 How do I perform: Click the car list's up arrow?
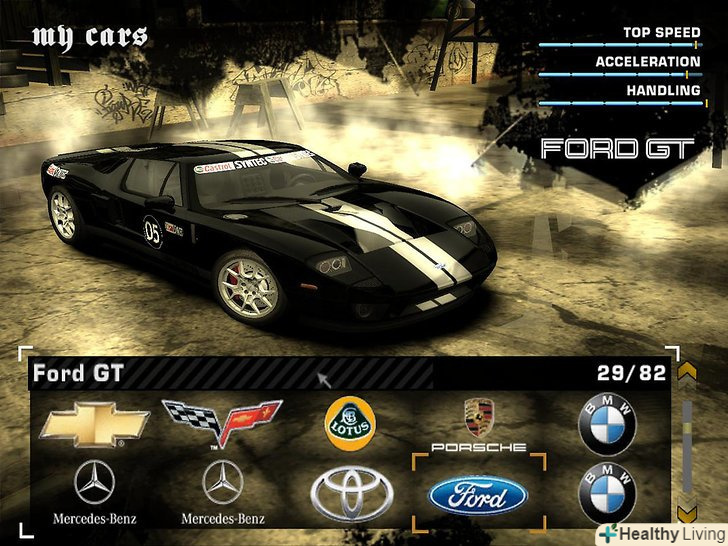(x=687, y=373)
